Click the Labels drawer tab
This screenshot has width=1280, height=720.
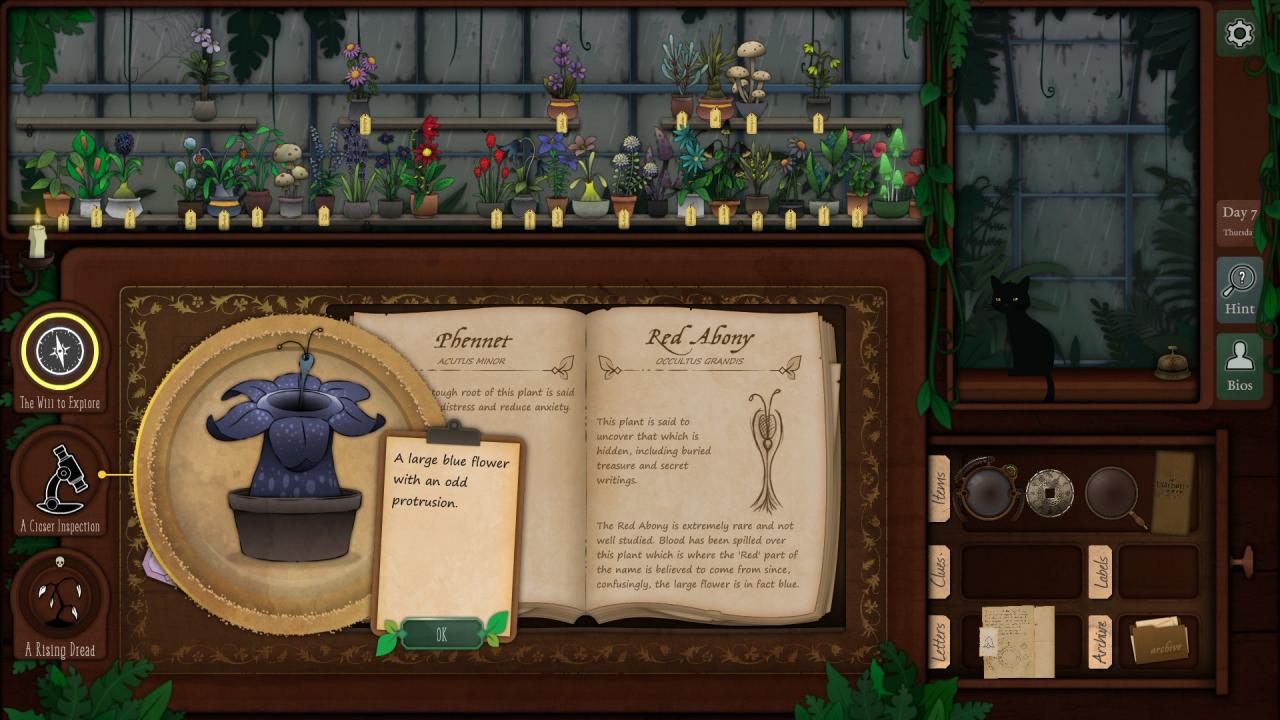(1099, 571)
